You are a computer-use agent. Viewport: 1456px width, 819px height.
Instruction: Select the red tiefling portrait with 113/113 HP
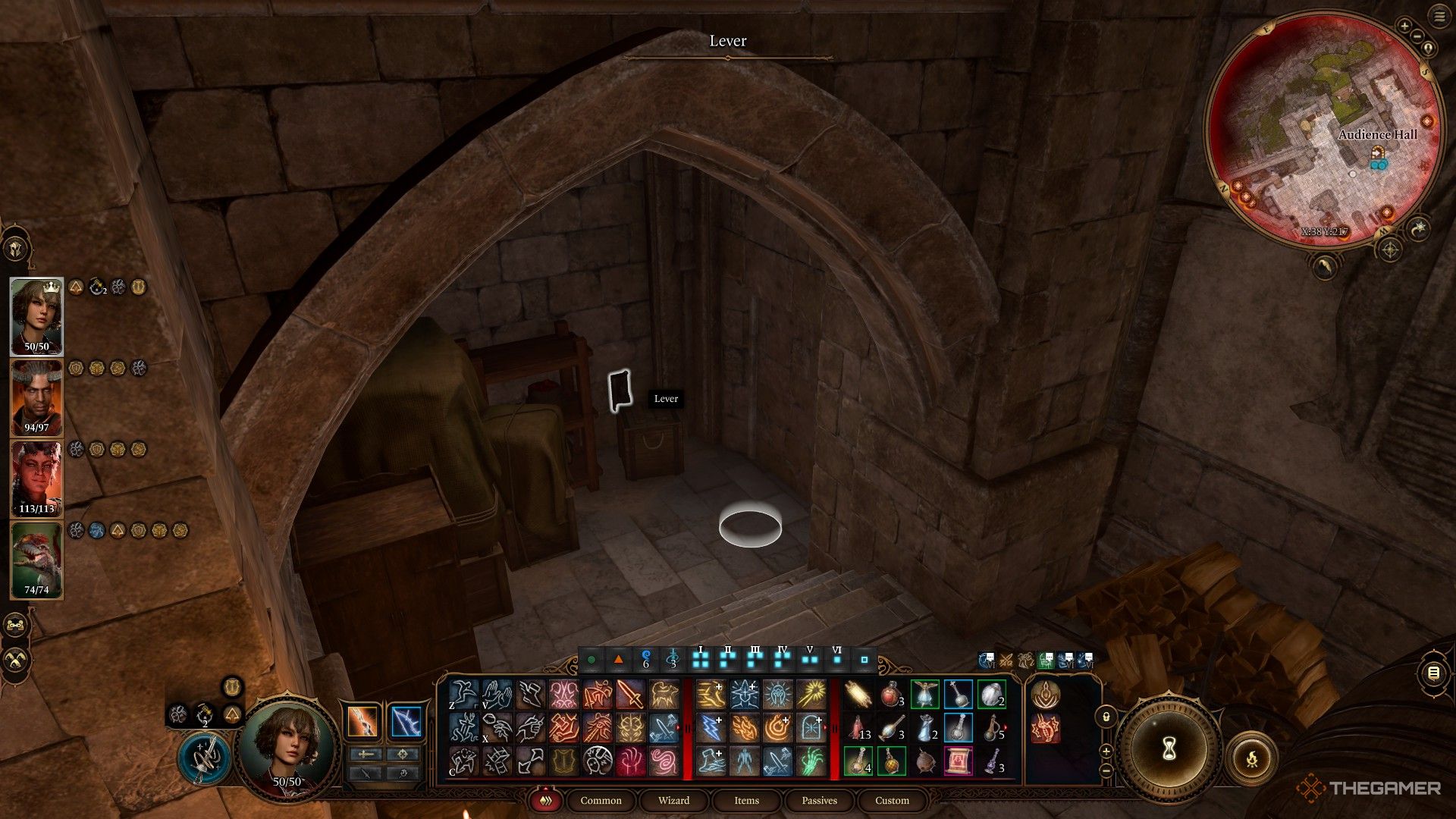pos(36,479)
